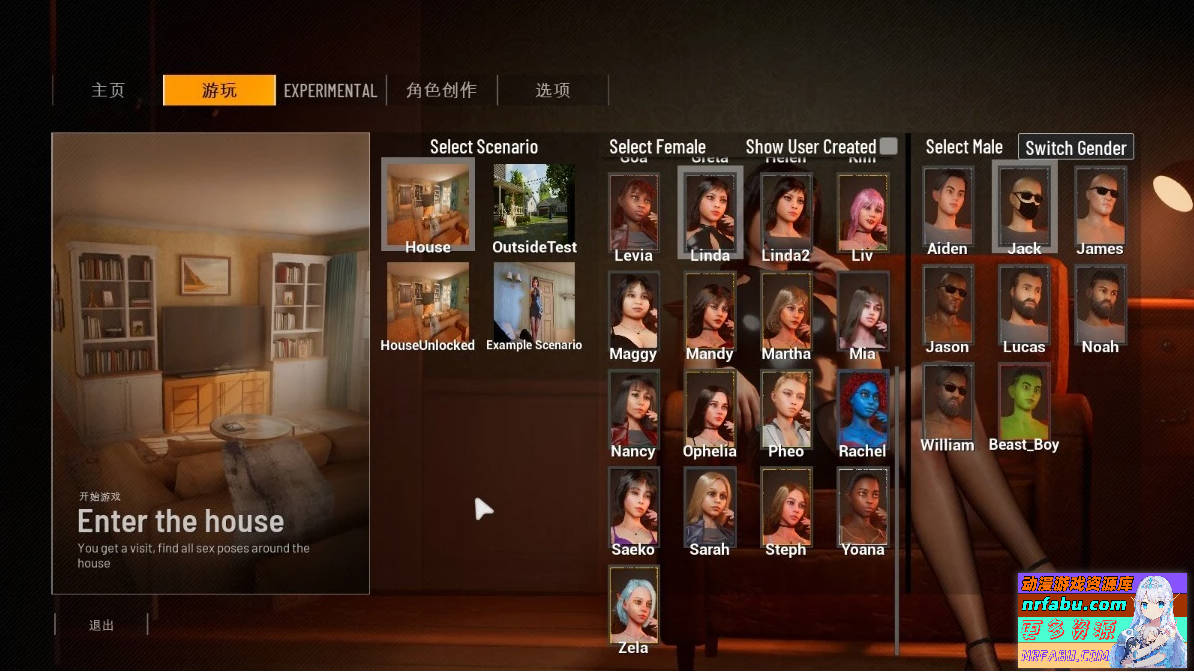Switch to the 主页 tab
Image resolution: width=1194 pixels, height=672 pixels.
pos(108,90)
